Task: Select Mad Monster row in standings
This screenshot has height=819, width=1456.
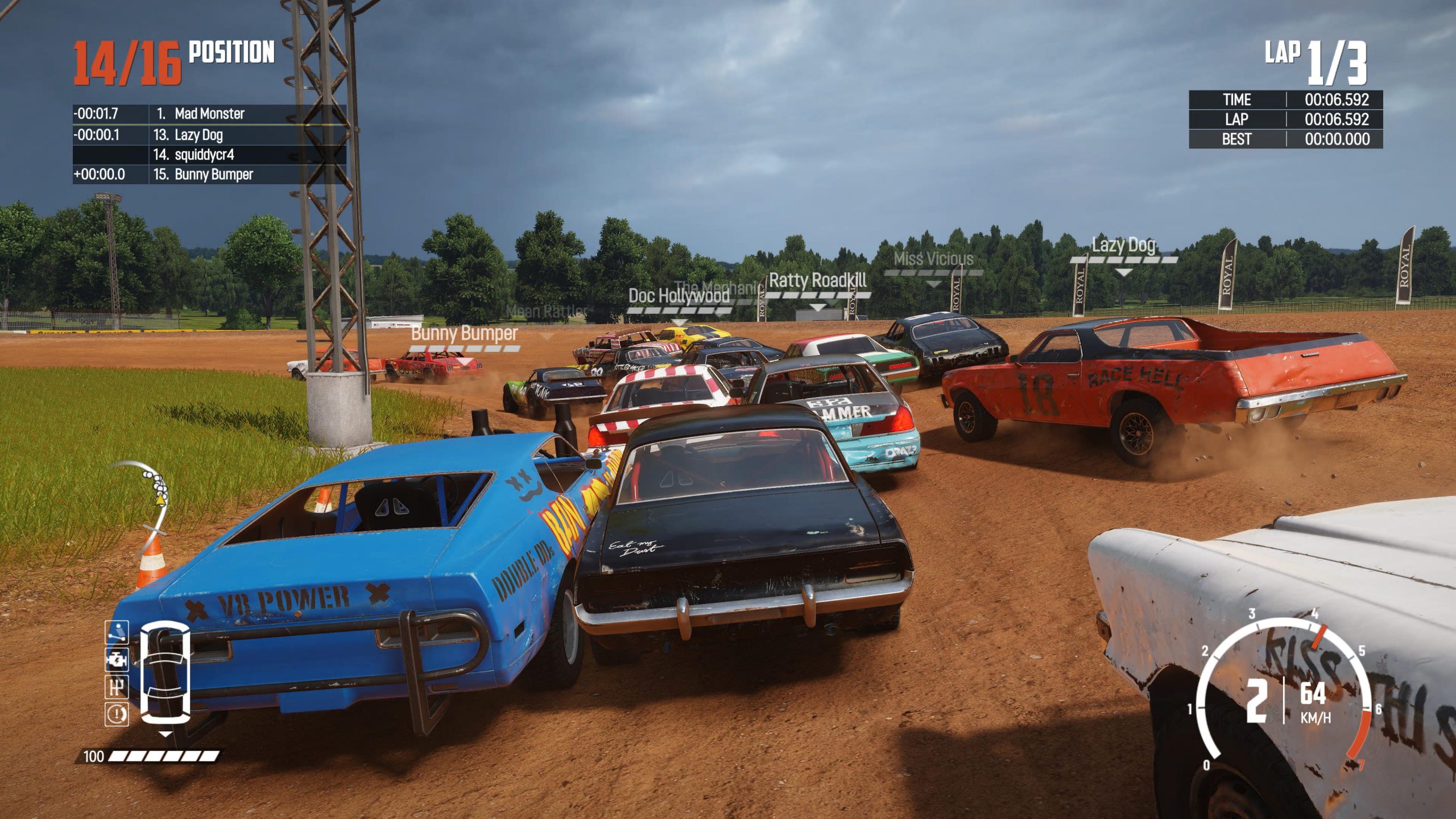Action: 209,114
